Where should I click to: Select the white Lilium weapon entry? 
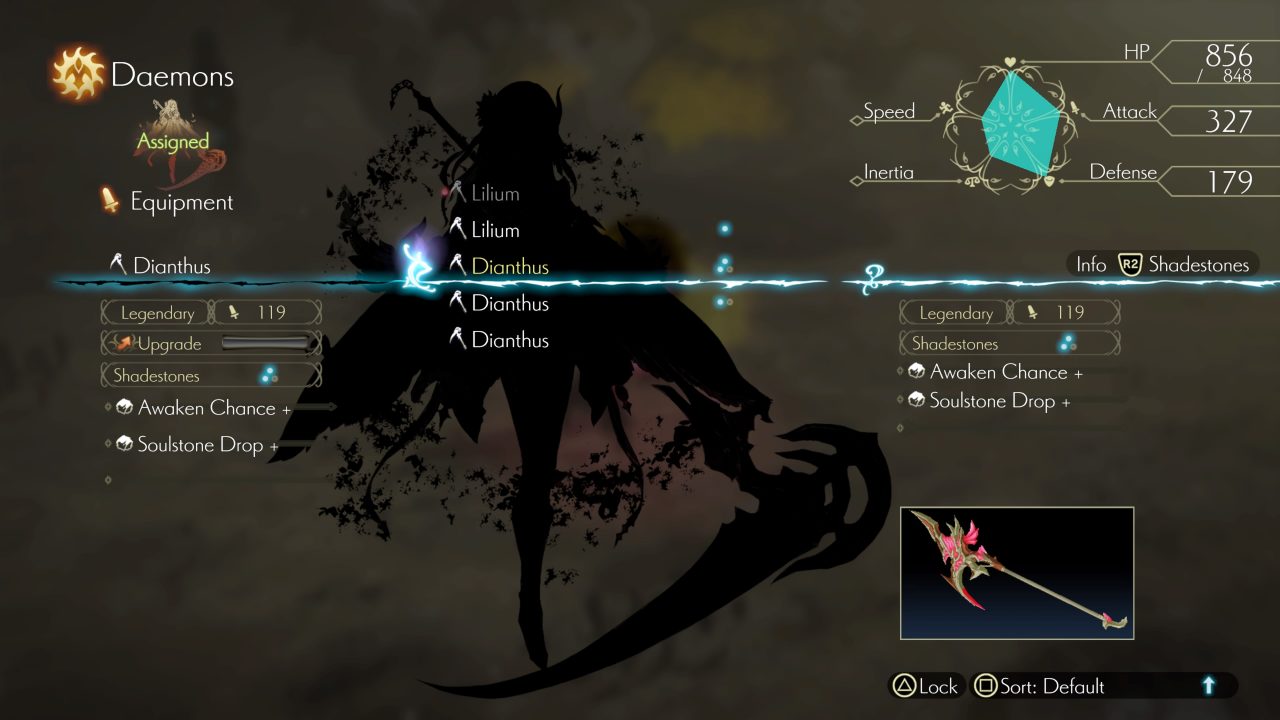(494, 230)
